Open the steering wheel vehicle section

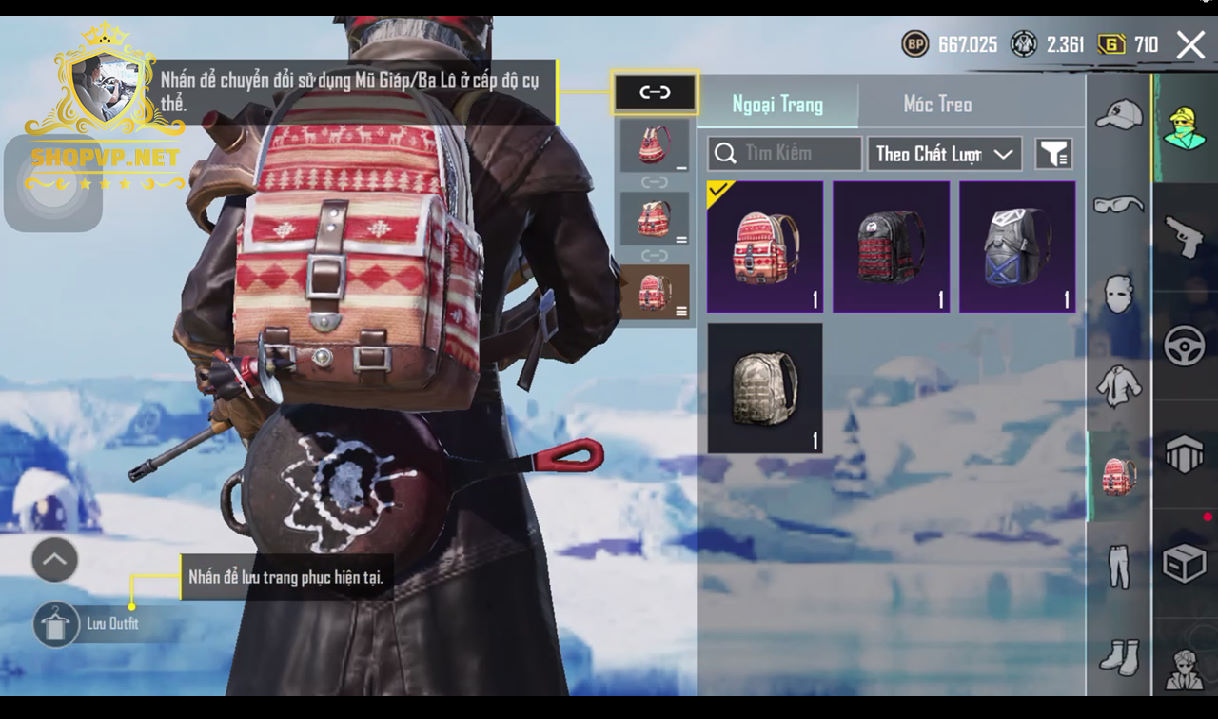(x=1185, y=346)
